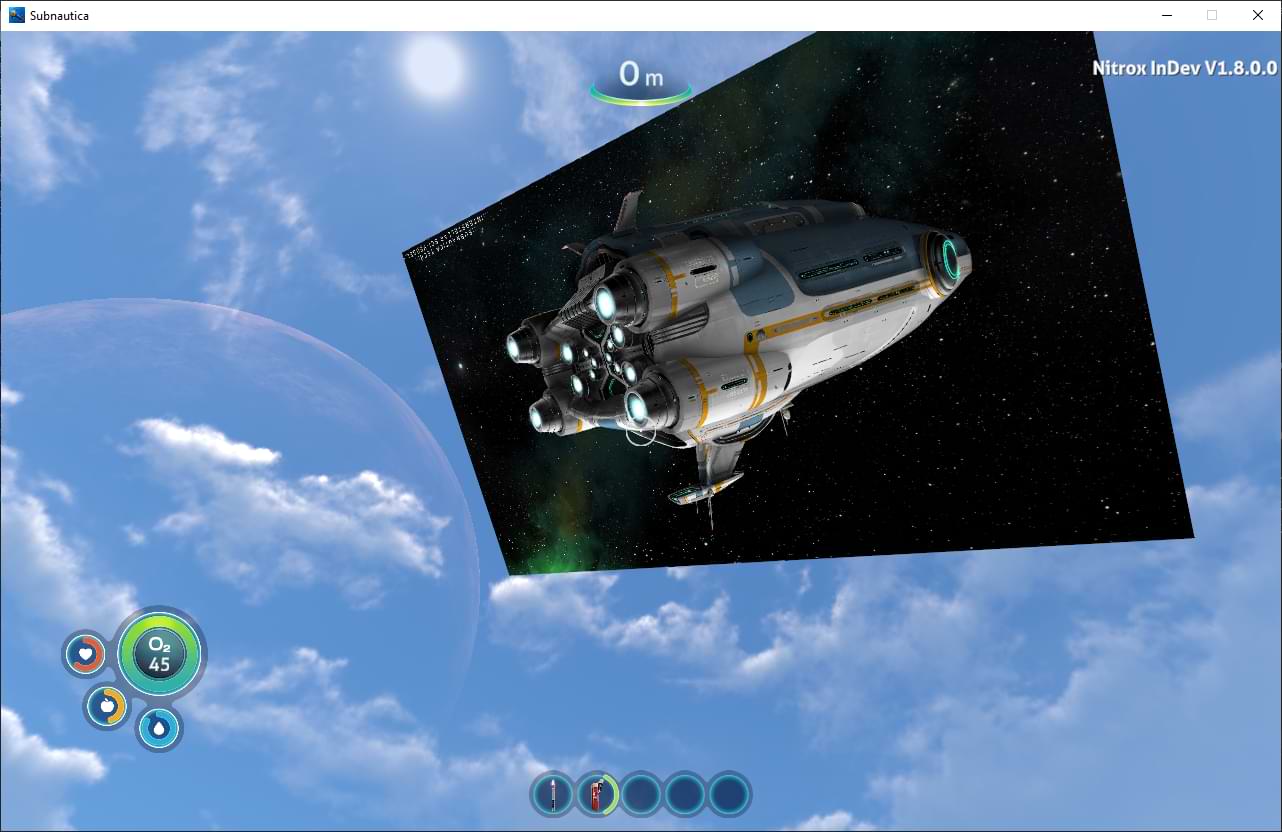
Task: Click the Subnautica title bar text
Action: click(x=62, y=15)
